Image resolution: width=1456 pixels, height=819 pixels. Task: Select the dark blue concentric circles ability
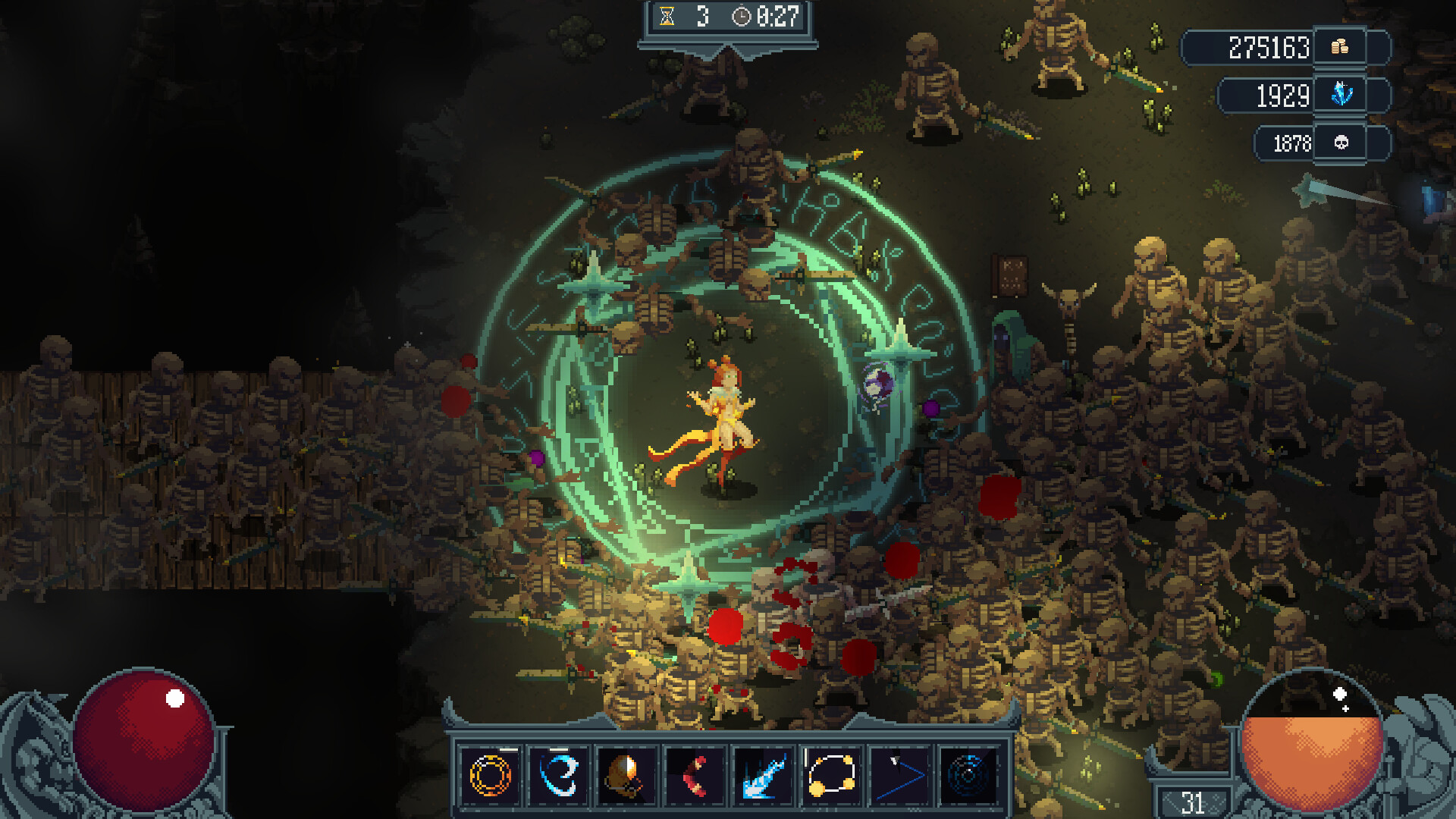click(x=968, y=776)
